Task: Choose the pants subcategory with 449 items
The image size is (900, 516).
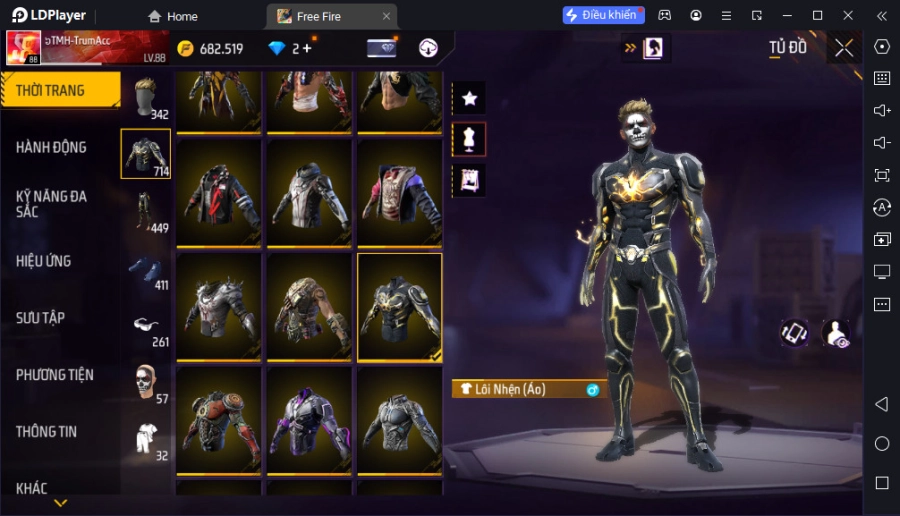Action: pyautogui.click(x=146, y=211)
